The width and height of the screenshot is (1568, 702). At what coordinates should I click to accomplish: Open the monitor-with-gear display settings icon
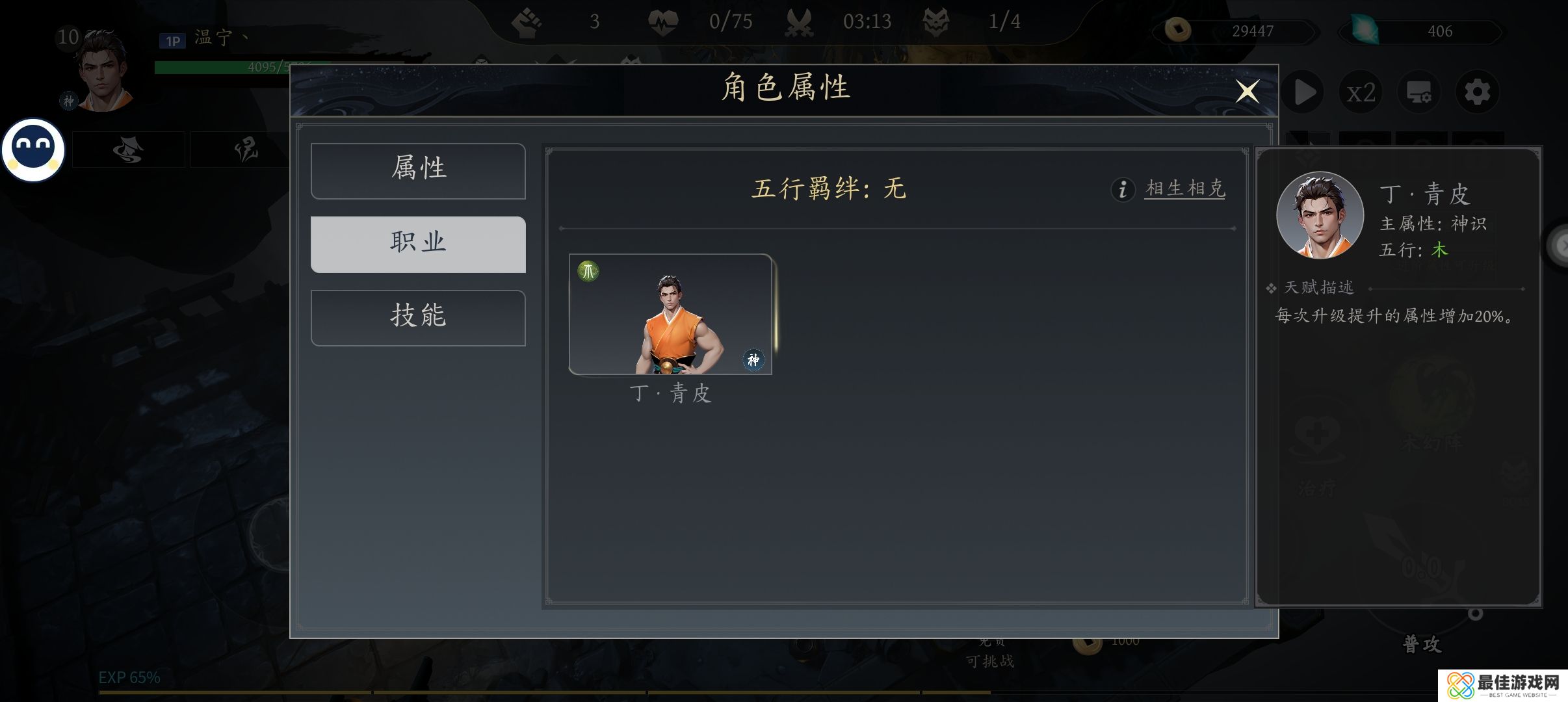[1418, 92]
